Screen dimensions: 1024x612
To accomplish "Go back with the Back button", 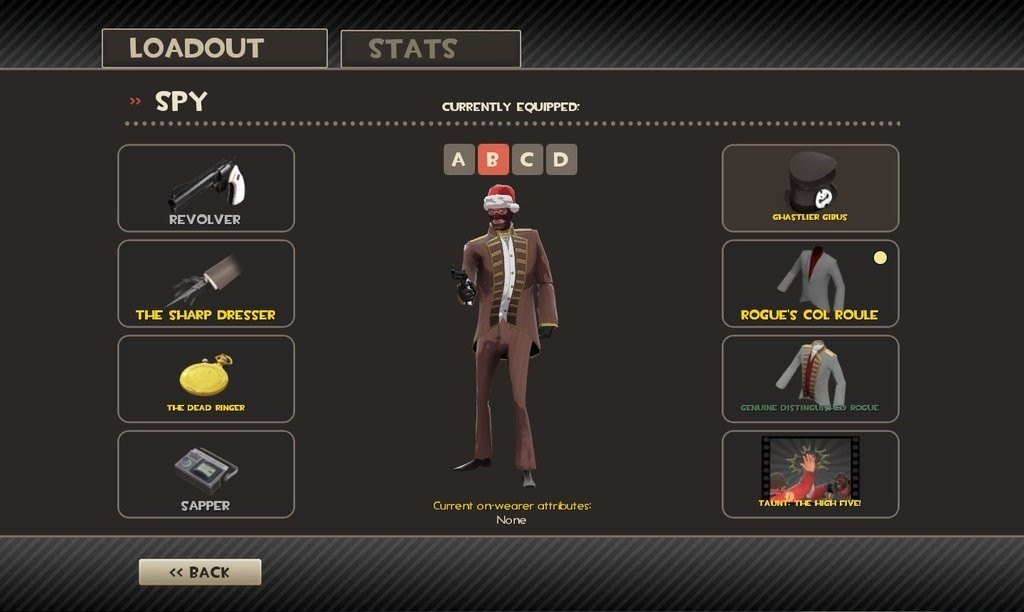I will point(200,572).
